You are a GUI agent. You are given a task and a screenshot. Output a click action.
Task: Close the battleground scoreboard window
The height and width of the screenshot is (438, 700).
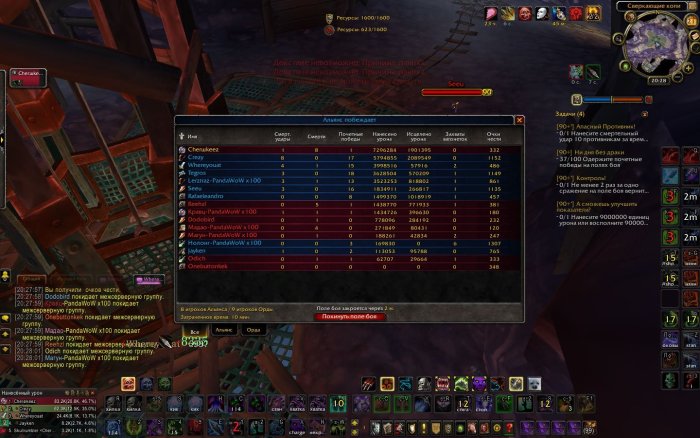pos(519,120)
